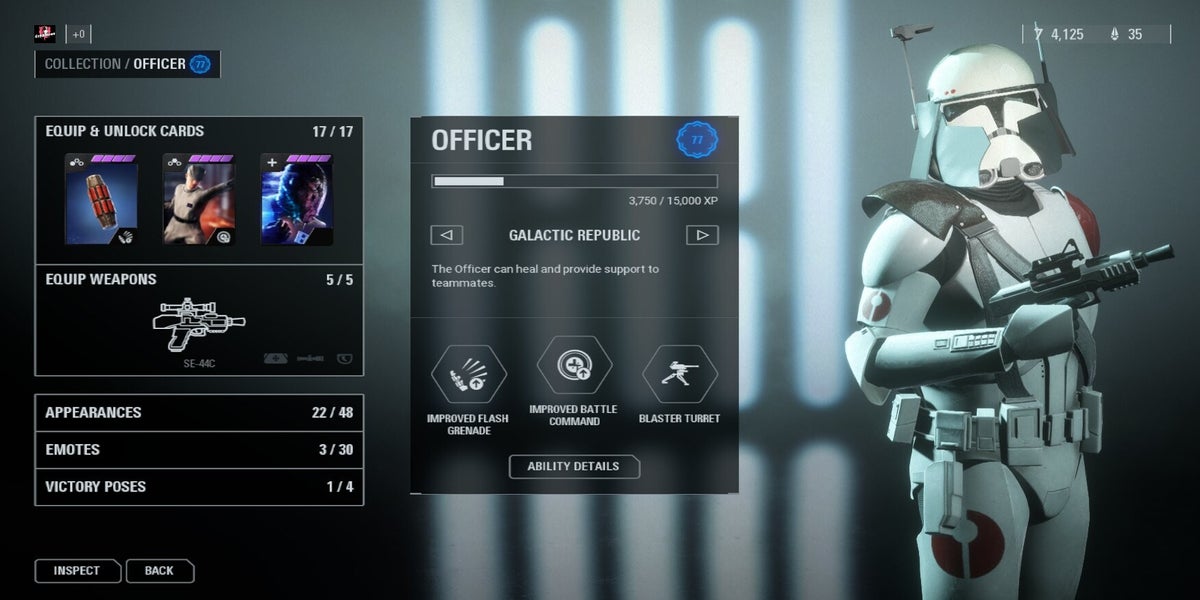1200x600 pixels.
Task: Open the player profile avatar icon
Action: pyautogui.click(x=45, y=34)
